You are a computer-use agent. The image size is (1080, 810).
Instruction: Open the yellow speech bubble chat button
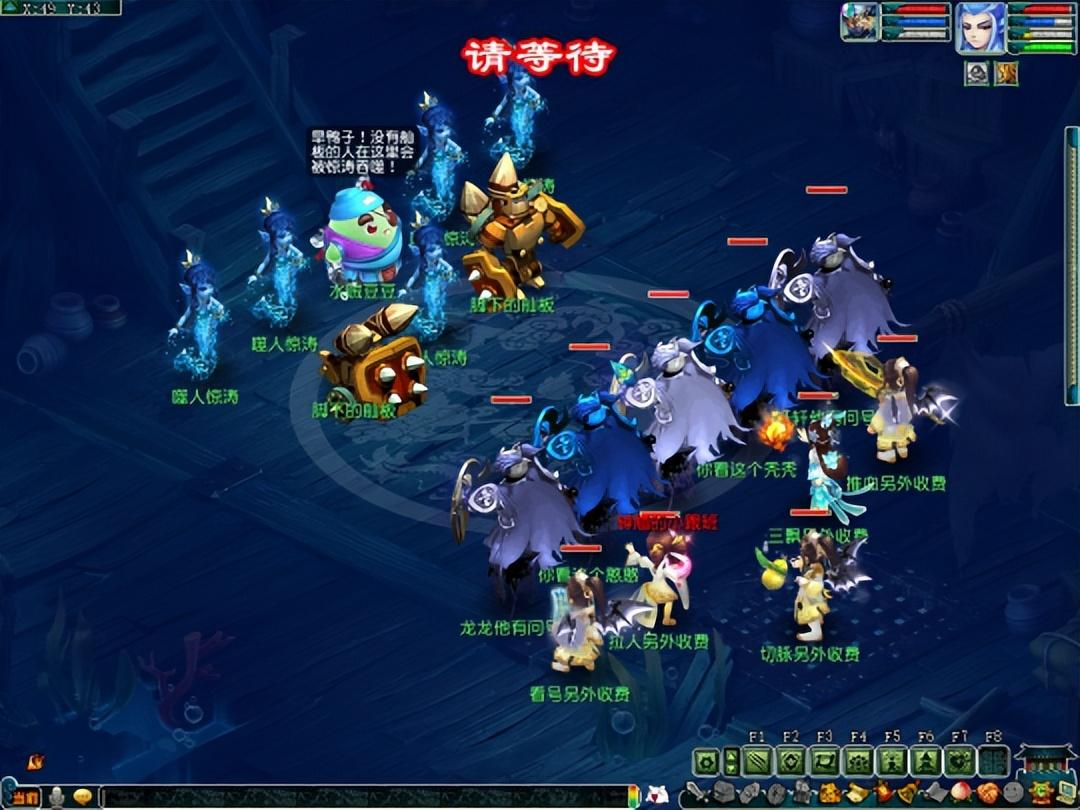tap(83, 797)
